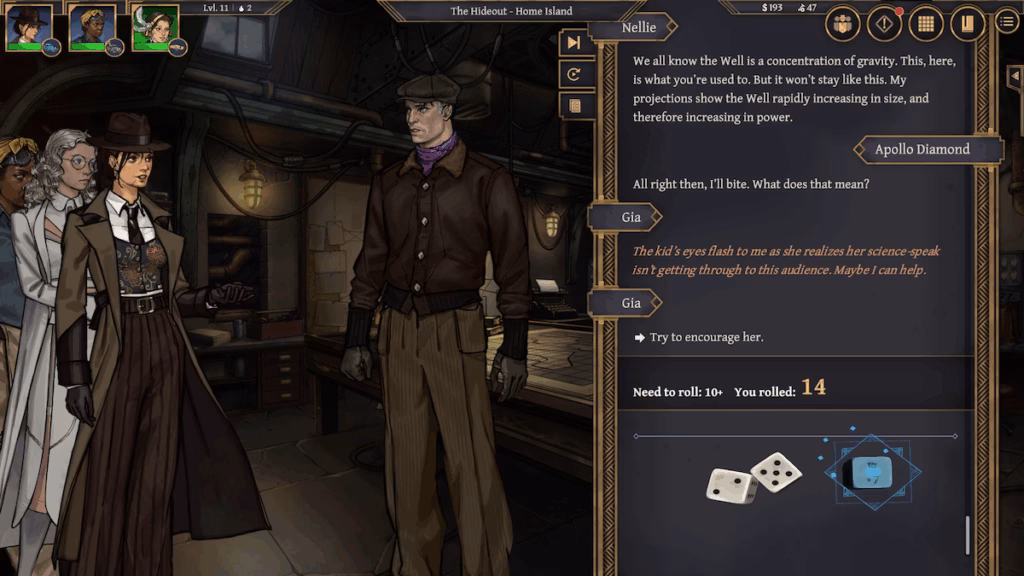Open the main menu list icon

pyautogui.click(x=1007, y=21)
